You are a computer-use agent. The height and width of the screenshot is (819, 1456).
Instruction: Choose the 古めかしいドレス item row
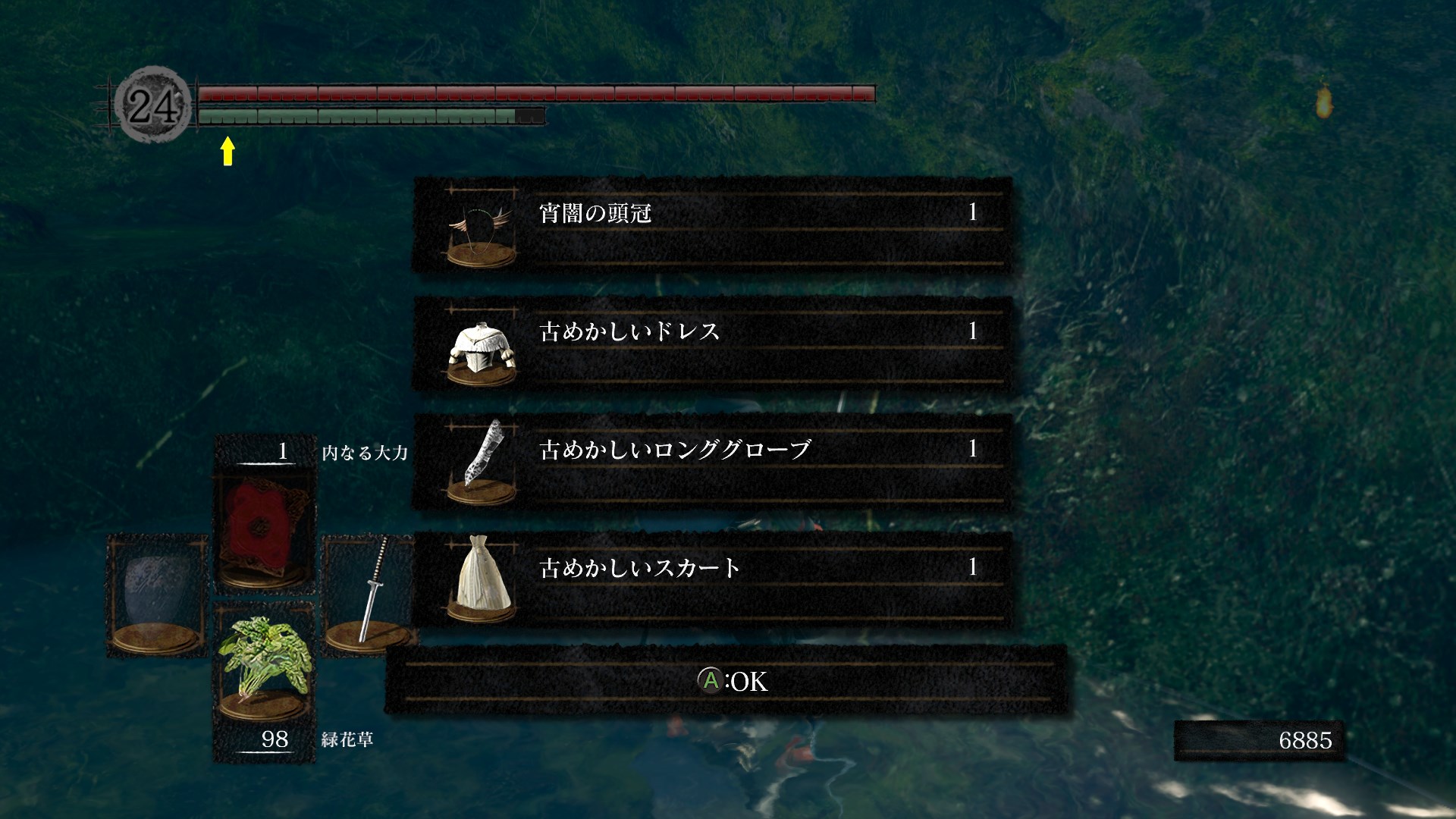click(711, 344)
